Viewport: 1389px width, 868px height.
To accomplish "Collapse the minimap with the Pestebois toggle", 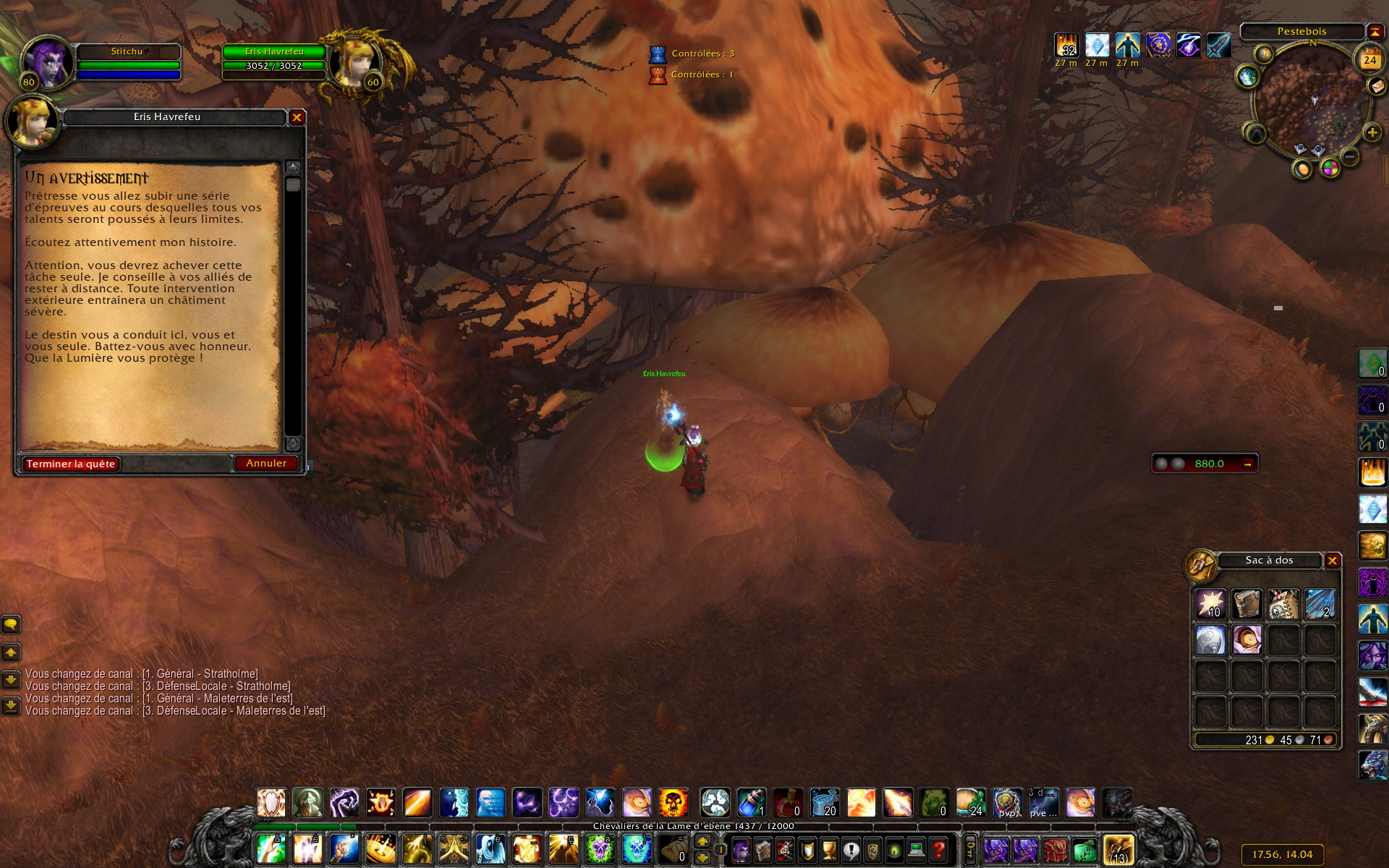I will [1374, 31].
